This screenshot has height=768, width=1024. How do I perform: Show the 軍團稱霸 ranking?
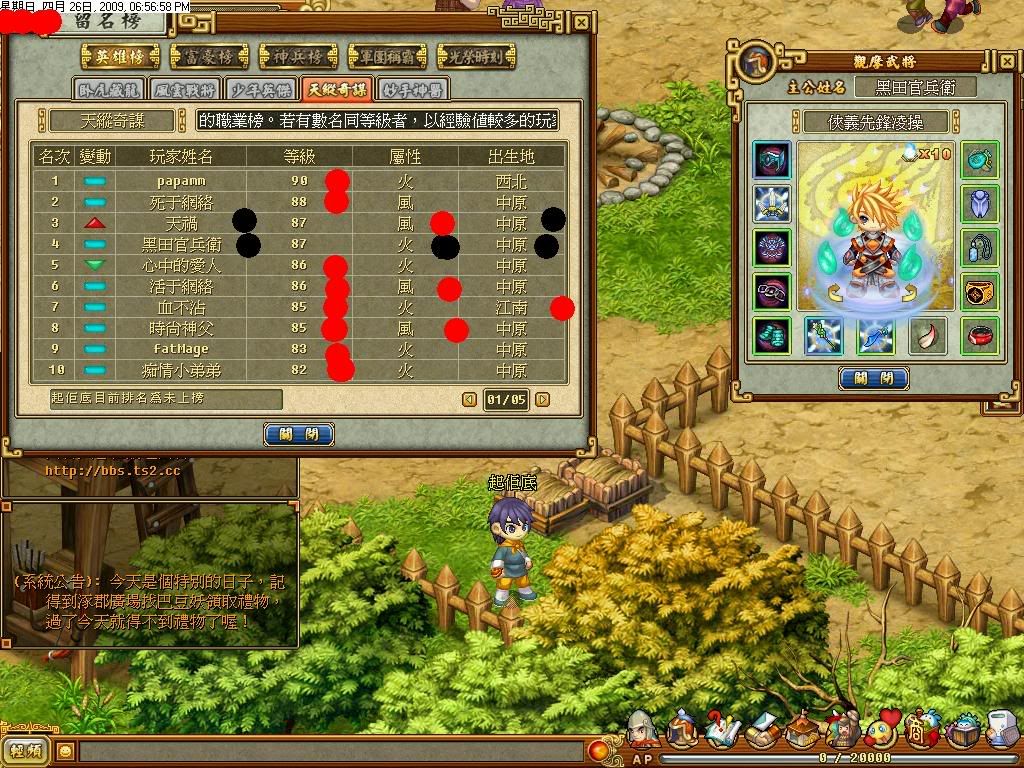coord(387,56)
